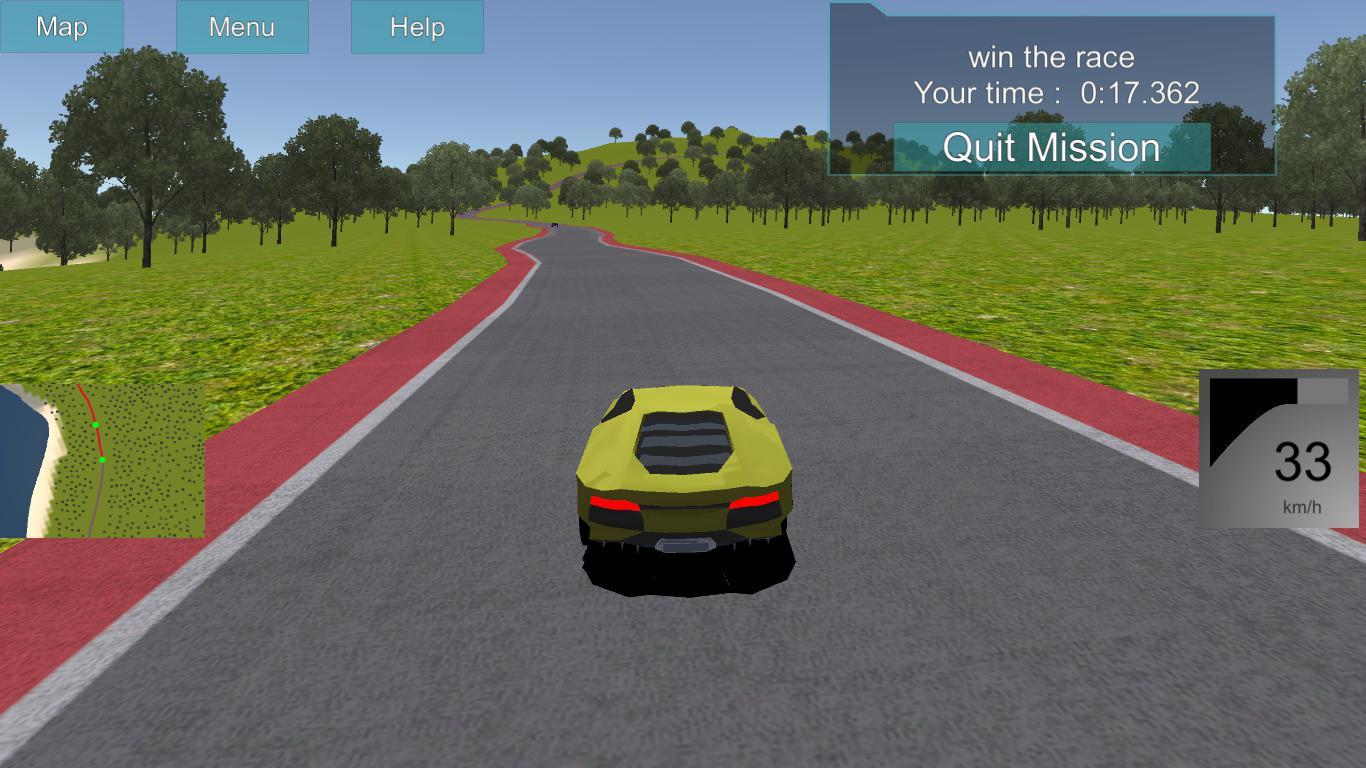
Task: Open the Menu button
Action: click(242, 27)
